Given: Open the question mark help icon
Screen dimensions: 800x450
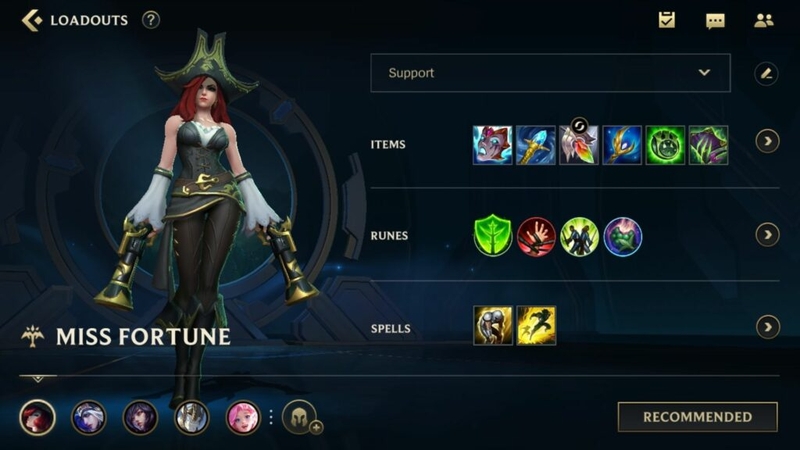Looking at the screenshot, I should [x=151, y=20].
